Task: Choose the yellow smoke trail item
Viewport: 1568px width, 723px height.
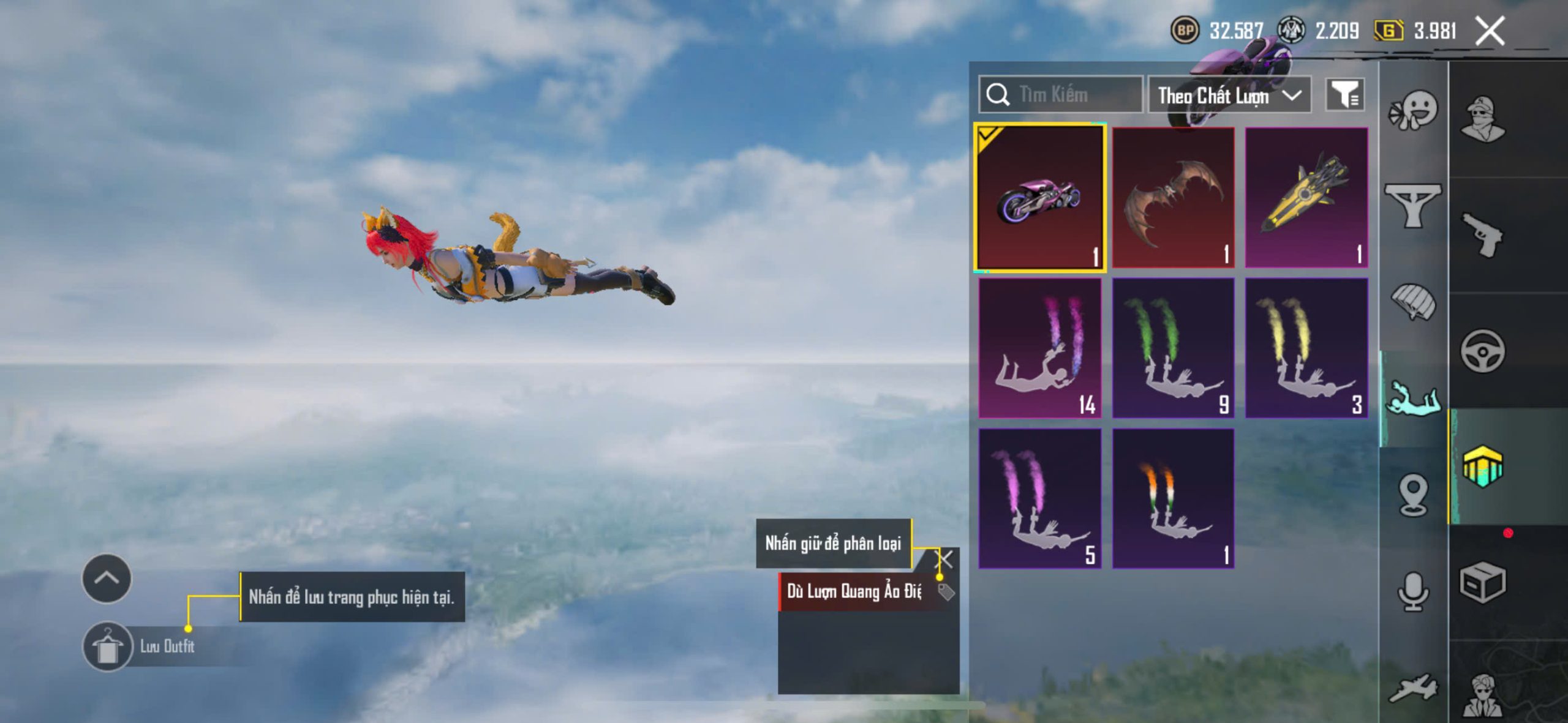Action: [1306, 348]
